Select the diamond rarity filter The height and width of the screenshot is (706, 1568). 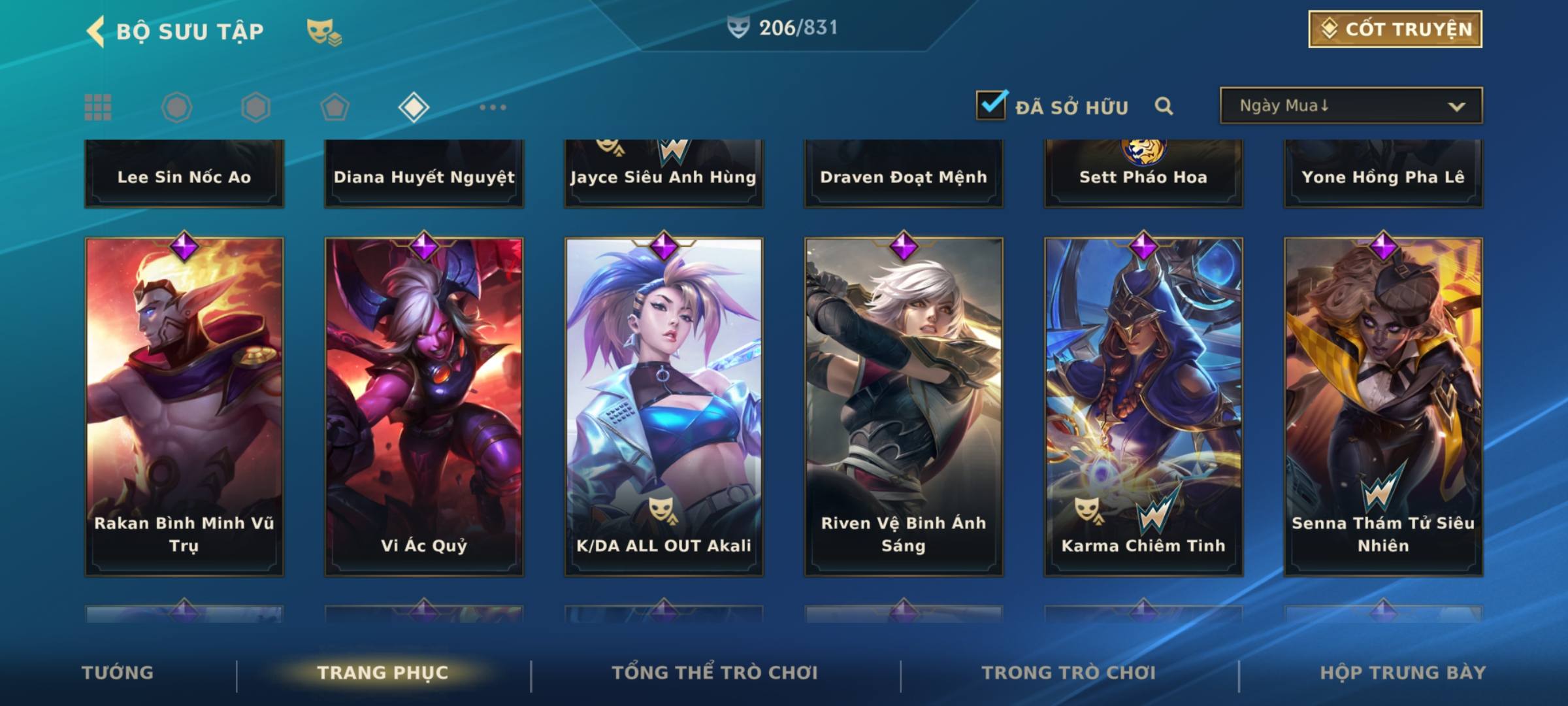pyautogui.click(x=414, y=107)
